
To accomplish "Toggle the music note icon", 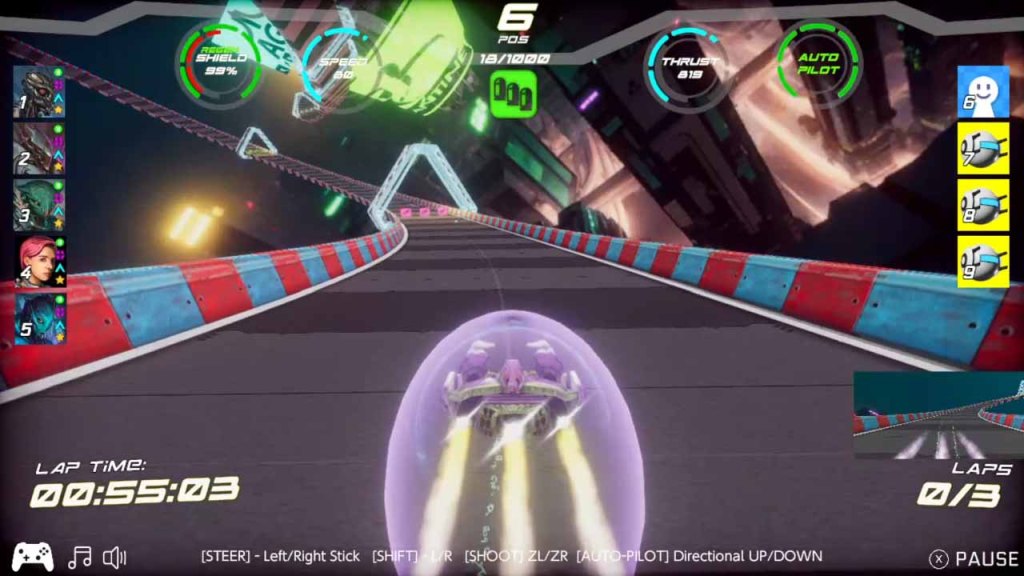I will click(80, 557).
